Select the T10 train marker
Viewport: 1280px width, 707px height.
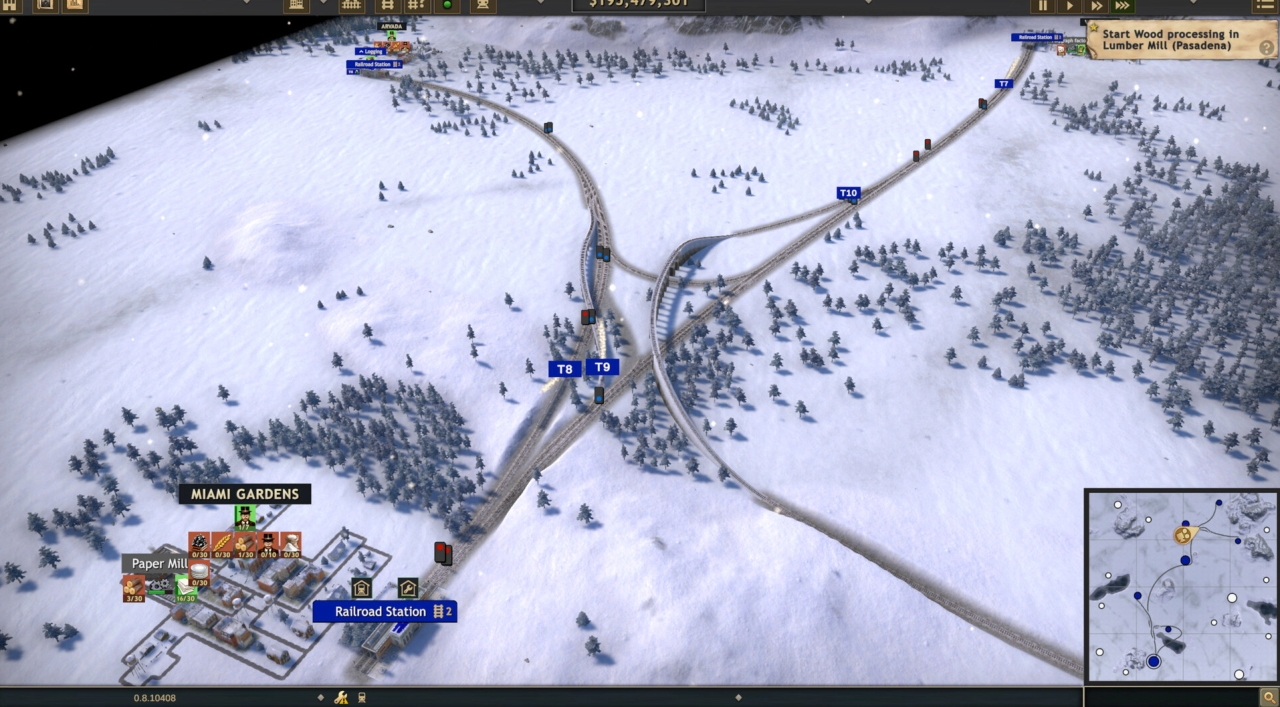click(848, 193)
